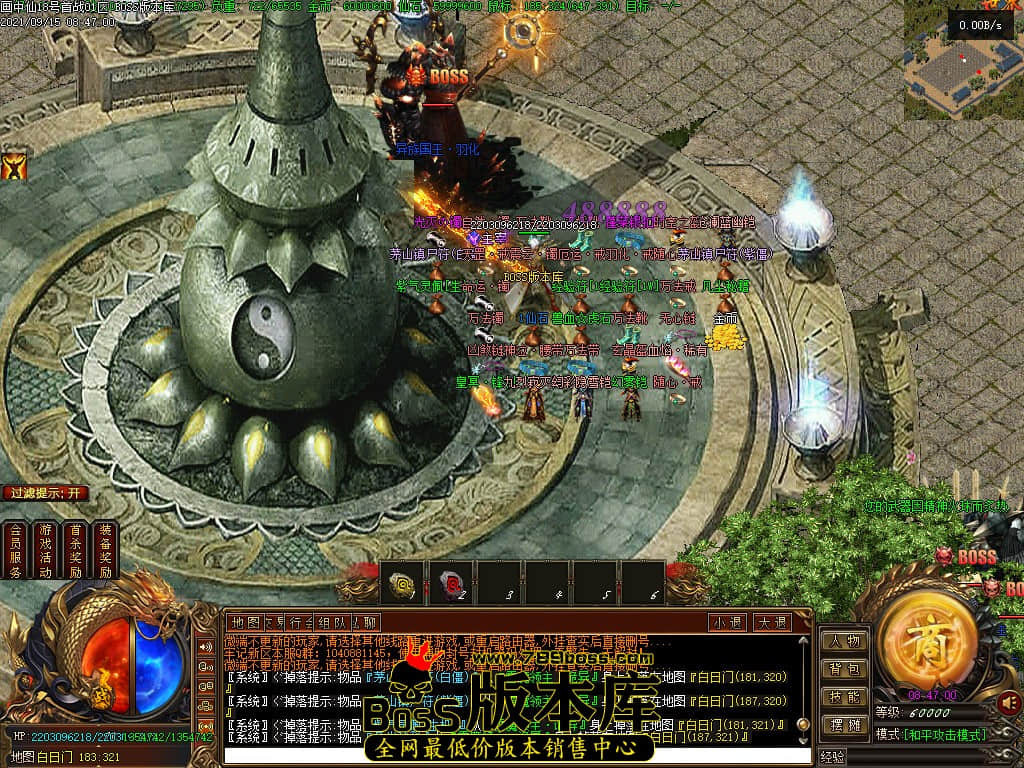Open the 游戏活动 game events panel

click(45, 550)
